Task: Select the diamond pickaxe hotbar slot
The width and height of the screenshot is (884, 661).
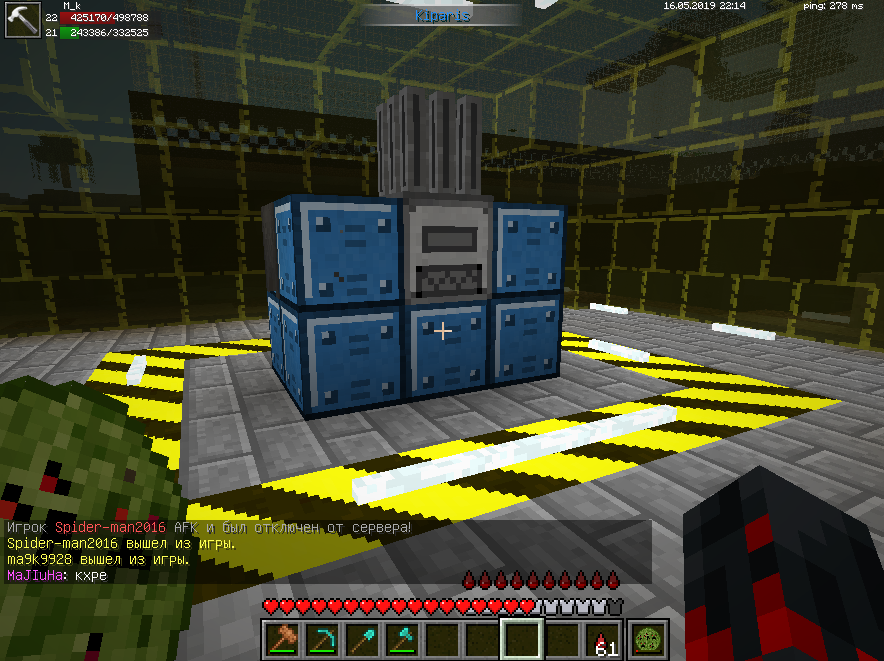Action: point(322,638)
